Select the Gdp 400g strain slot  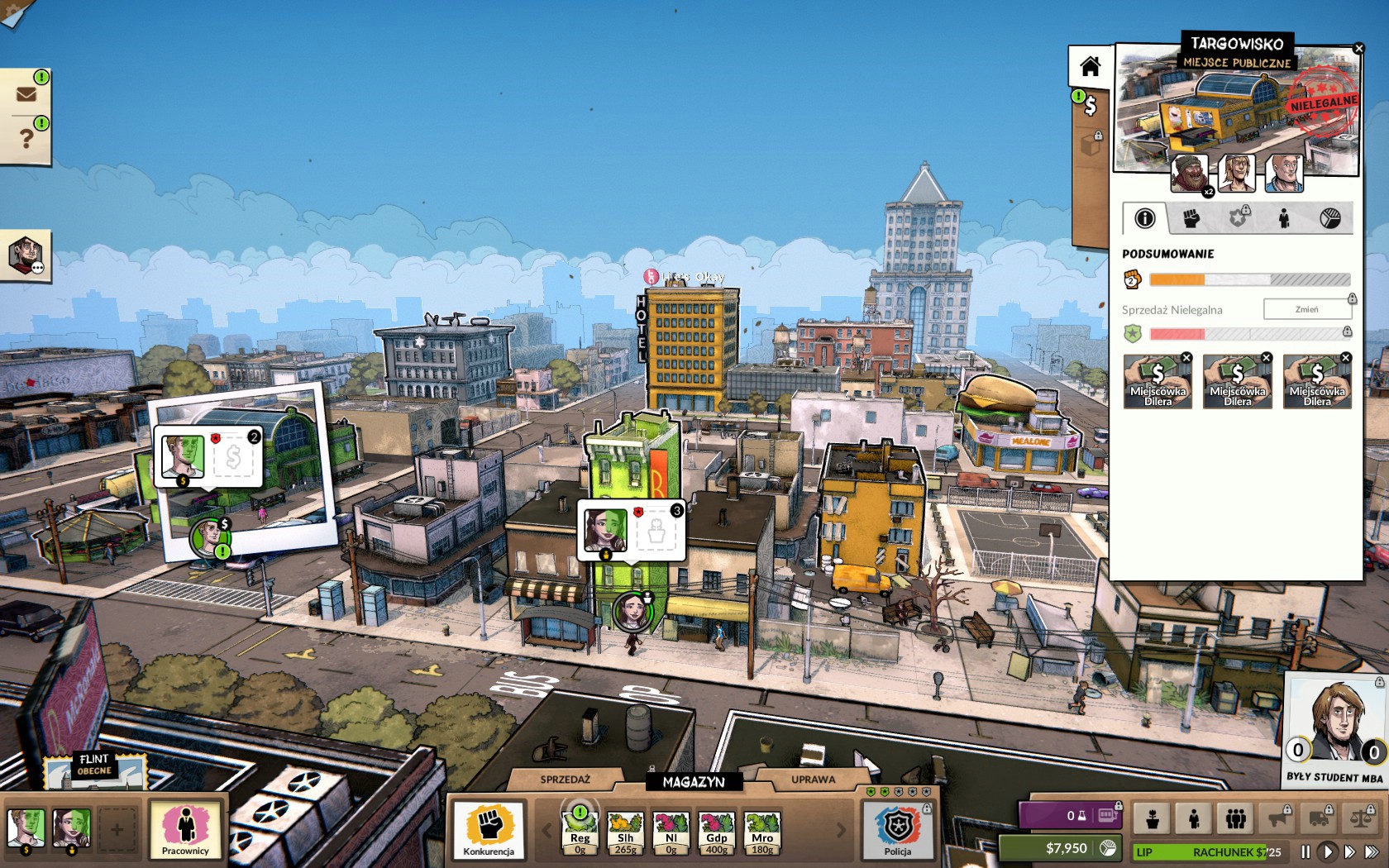tap(716, 832)
